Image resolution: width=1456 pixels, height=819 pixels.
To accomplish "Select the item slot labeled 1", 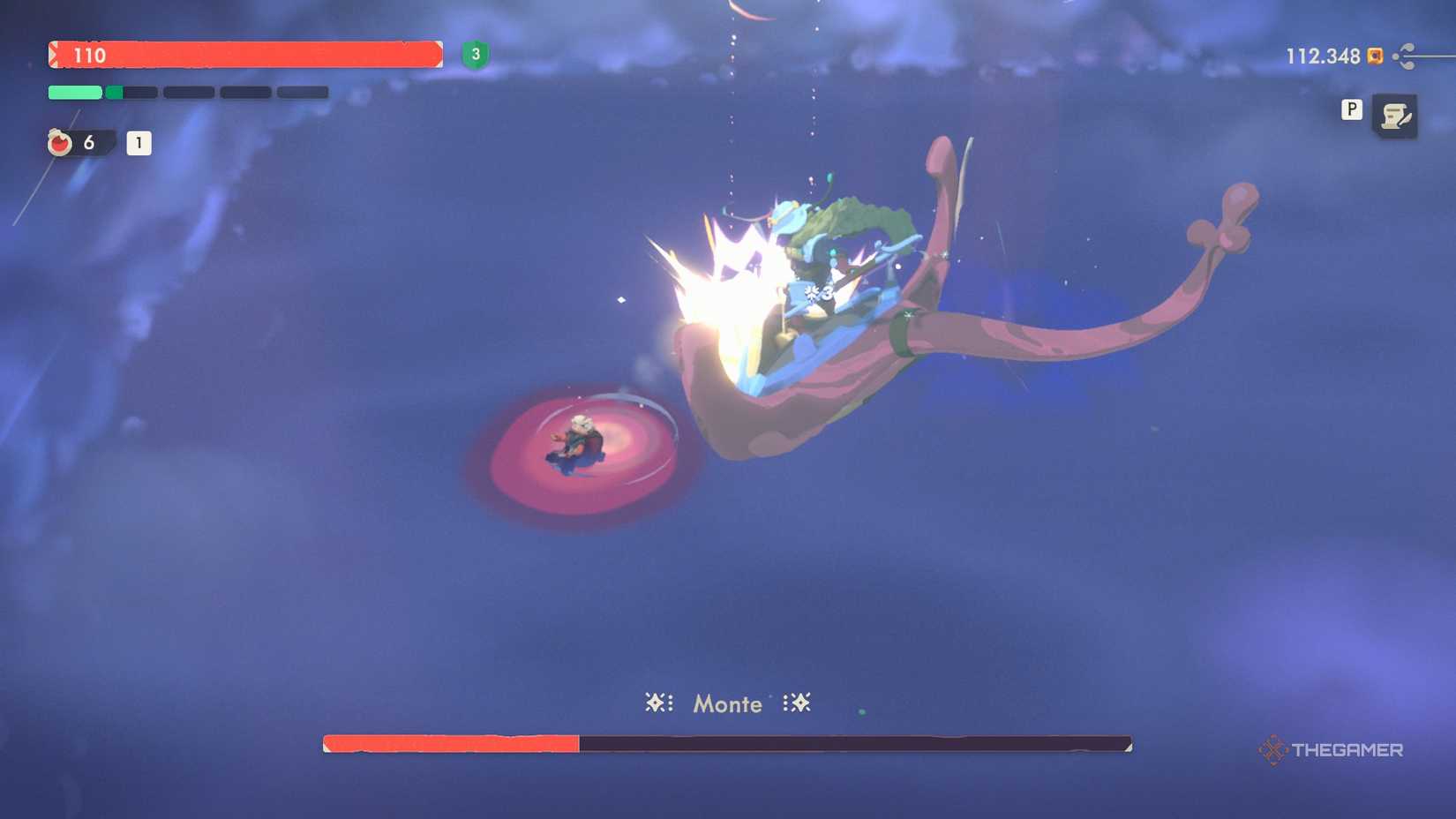I will click(x=138, y=143).
